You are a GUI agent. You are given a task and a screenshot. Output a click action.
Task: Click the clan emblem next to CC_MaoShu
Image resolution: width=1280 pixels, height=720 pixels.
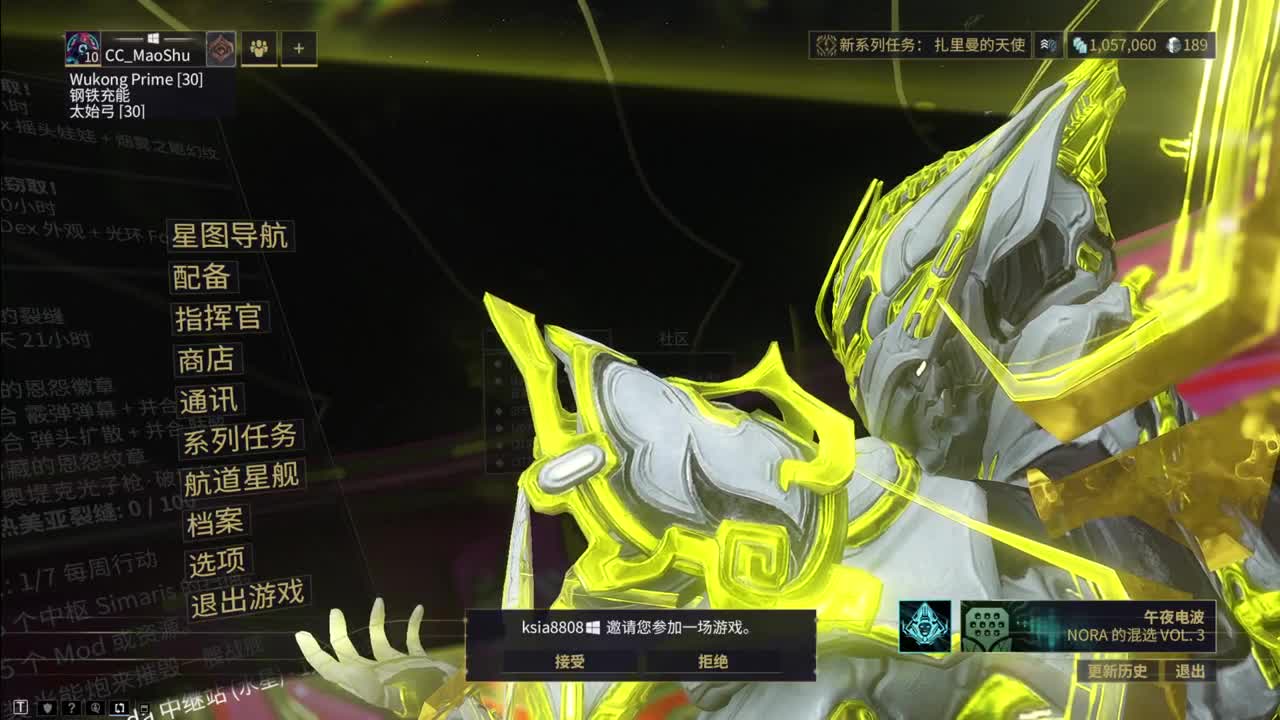220,46
